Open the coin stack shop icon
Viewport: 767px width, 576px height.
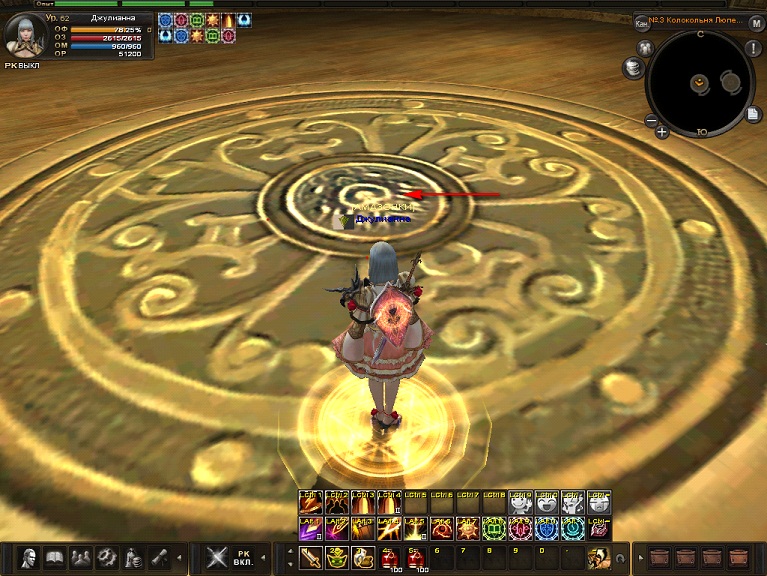pos(632,67)
